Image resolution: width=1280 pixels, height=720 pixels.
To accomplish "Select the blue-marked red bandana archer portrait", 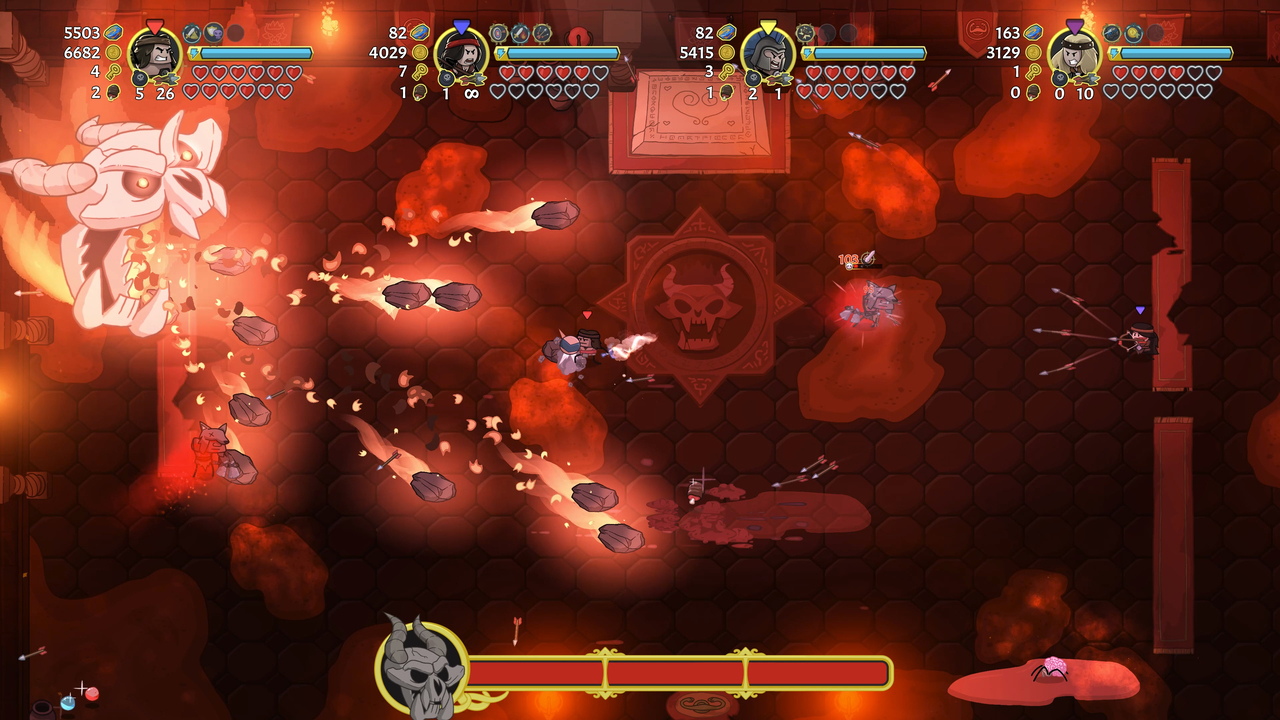I will point(462,52).
